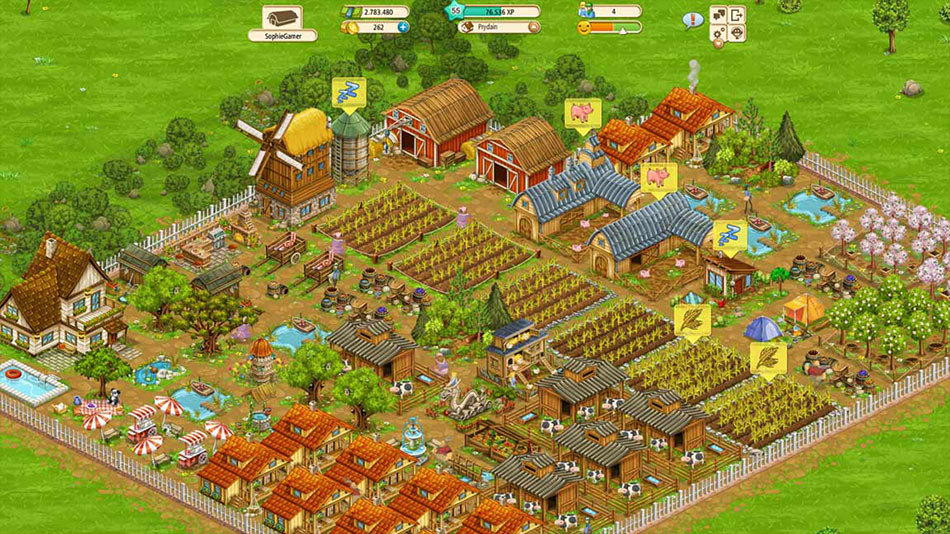The height and width of the screenshot is (534, 950).
Task: Click the smiley face diamond button
Action: (737, 33)
